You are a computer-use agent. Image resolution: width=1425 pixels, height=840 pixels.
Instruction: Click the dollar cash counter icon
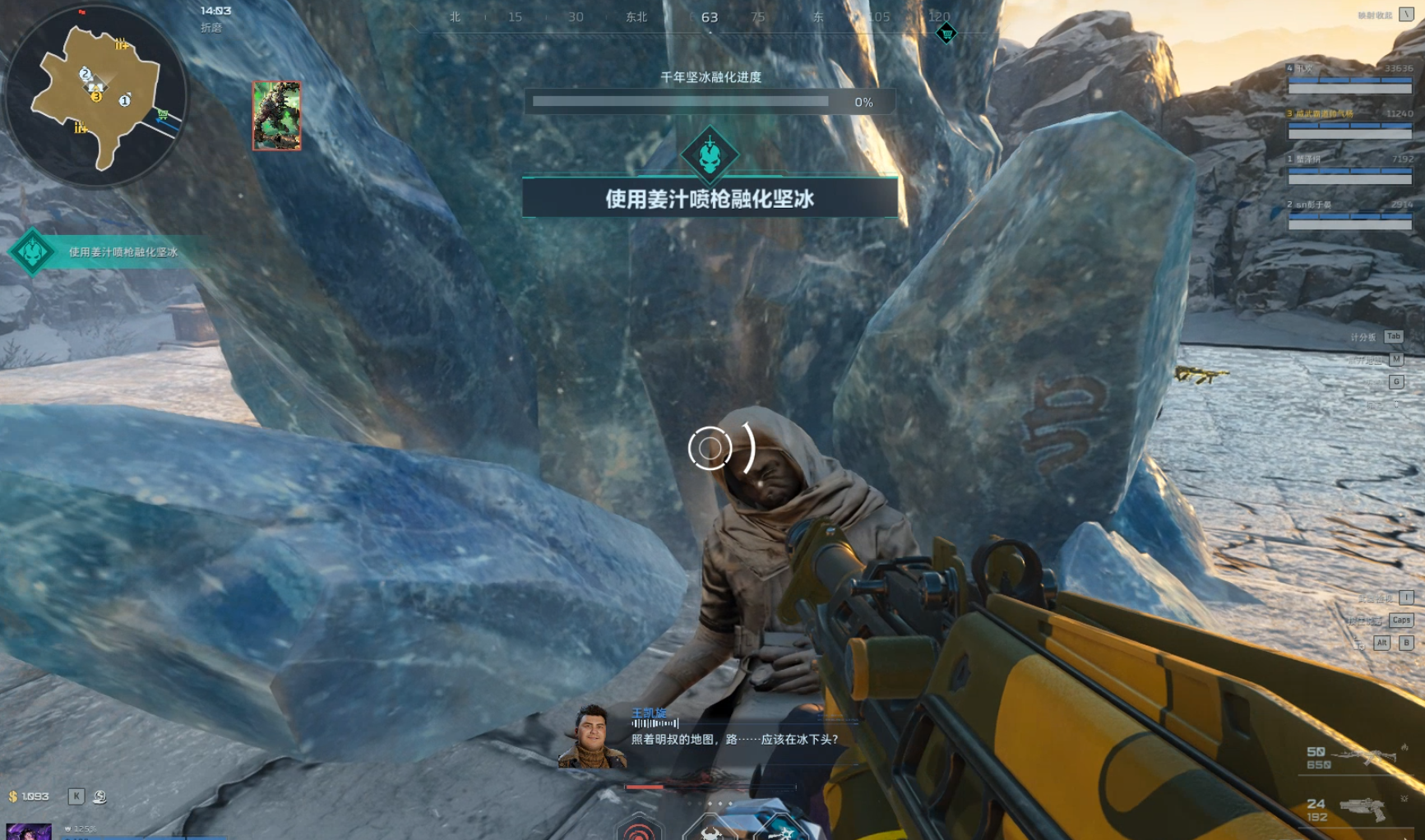13,796
